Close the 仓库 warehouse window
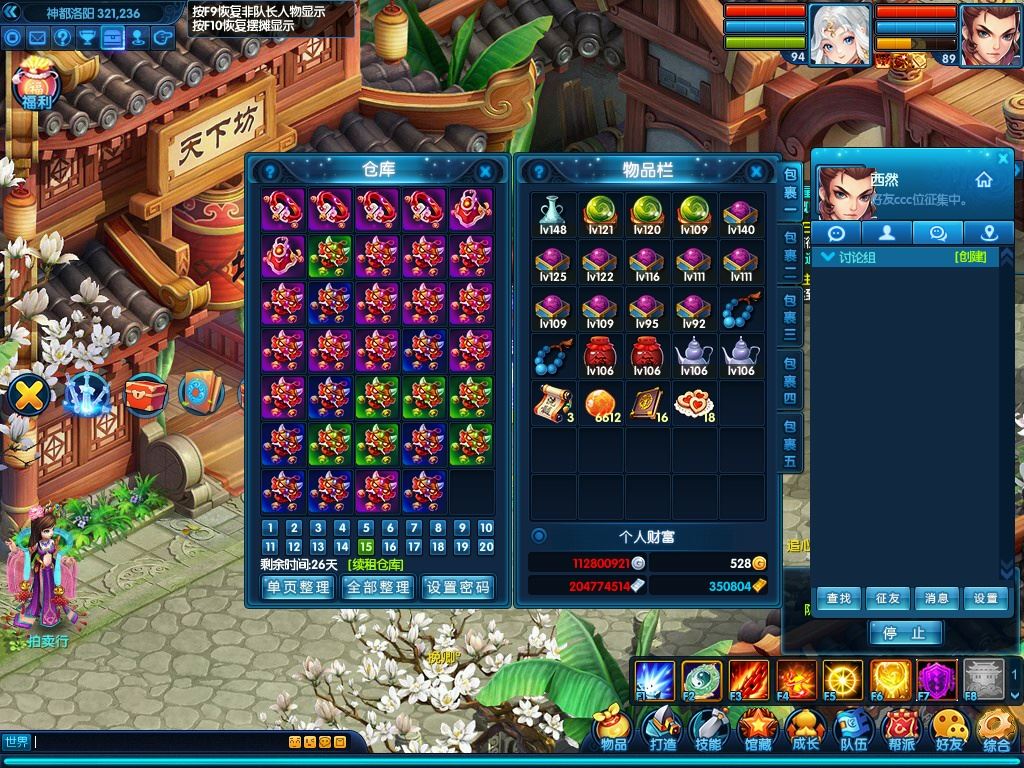The image size is (1024, 768). (x=485, y=171)
